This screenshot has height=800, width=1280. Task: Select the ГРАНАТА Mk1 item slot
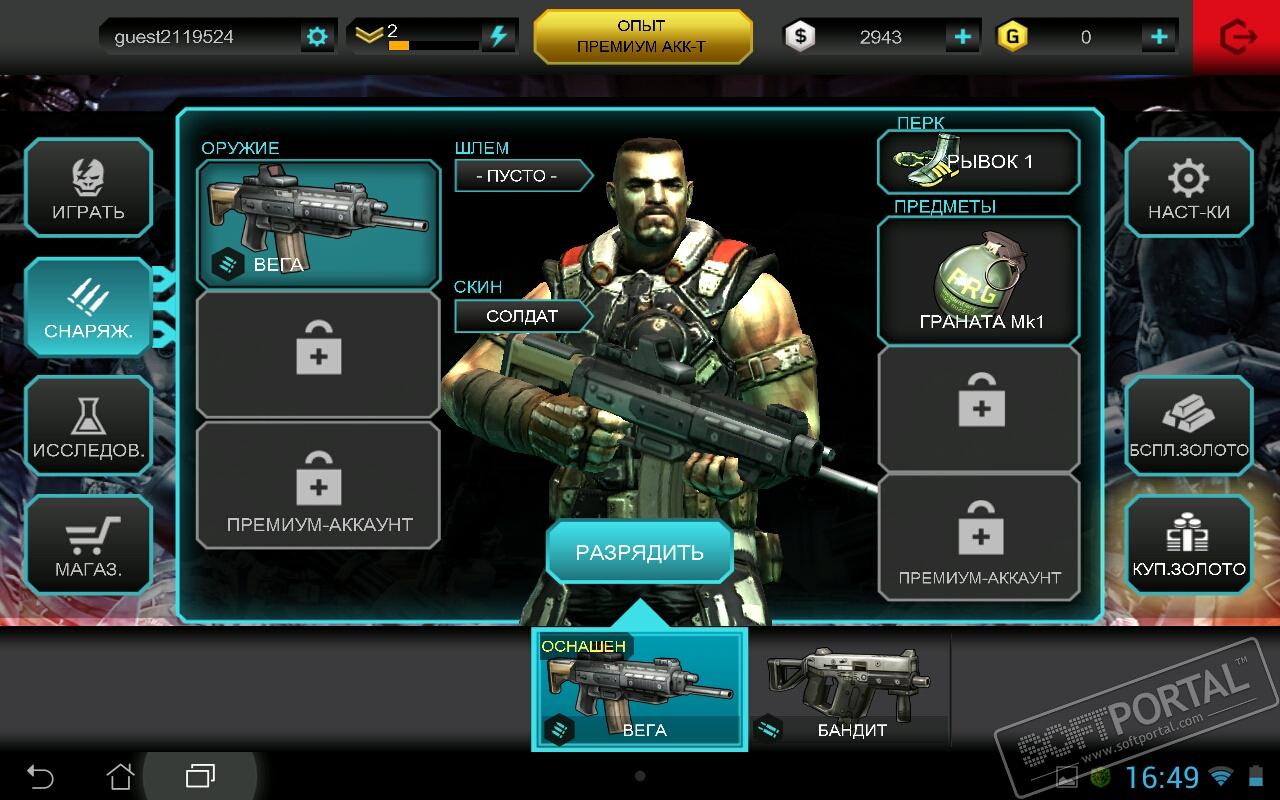pos(978,281)
